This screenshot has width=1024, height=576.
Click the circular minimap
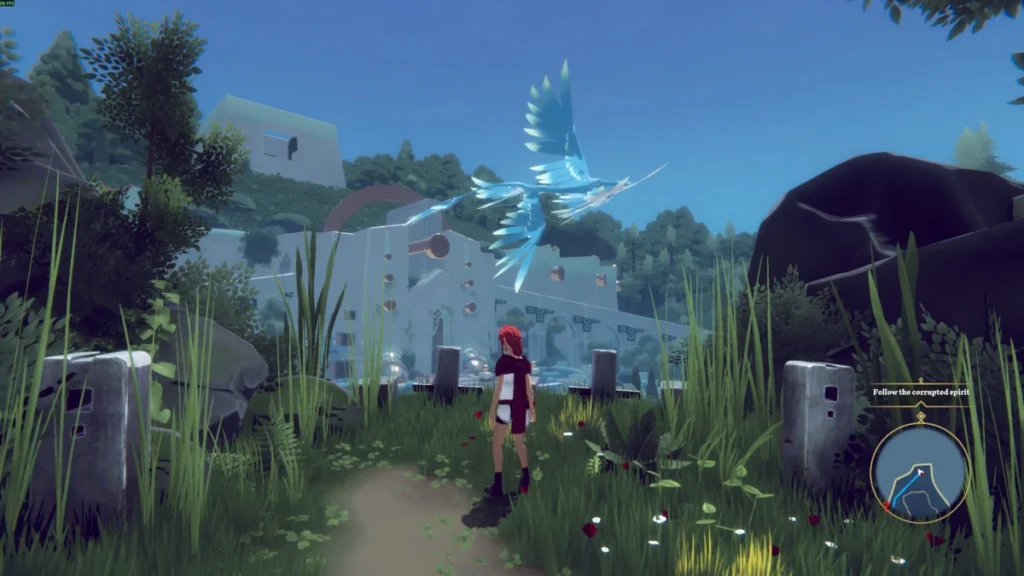click(919, 471)
